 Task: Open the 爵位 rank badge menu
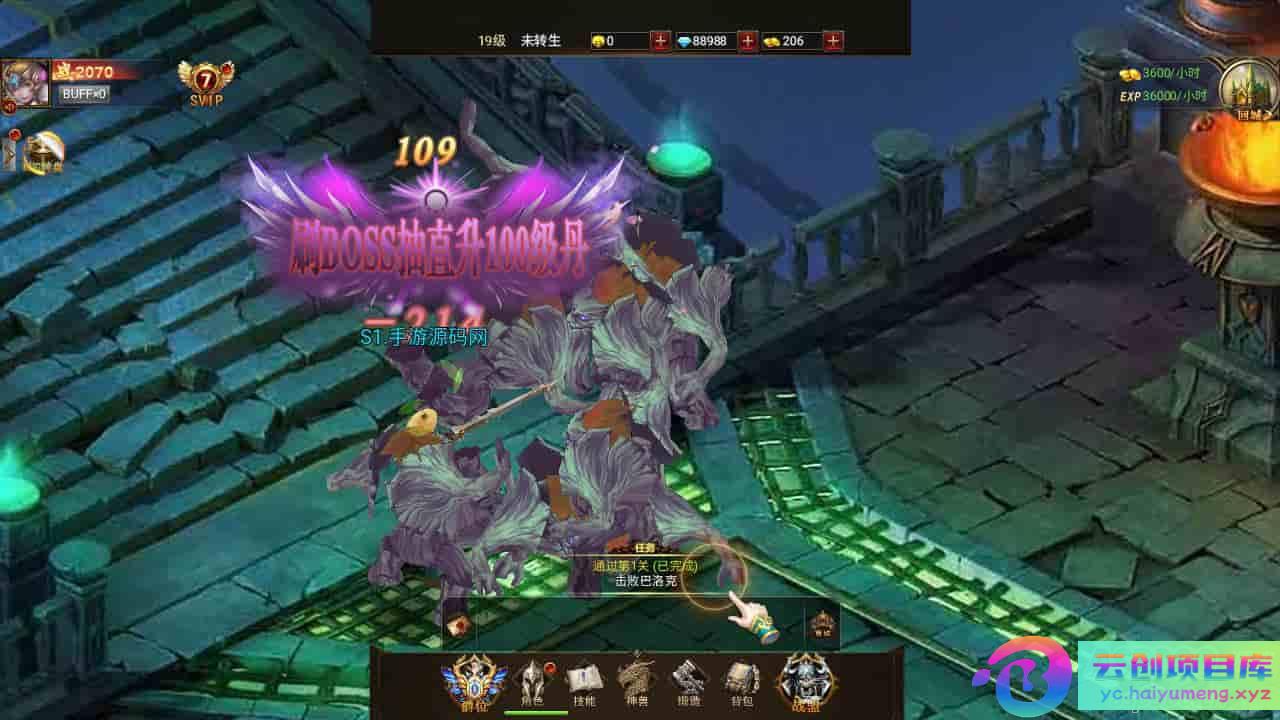pyautogui.click(x=474, y=680)
